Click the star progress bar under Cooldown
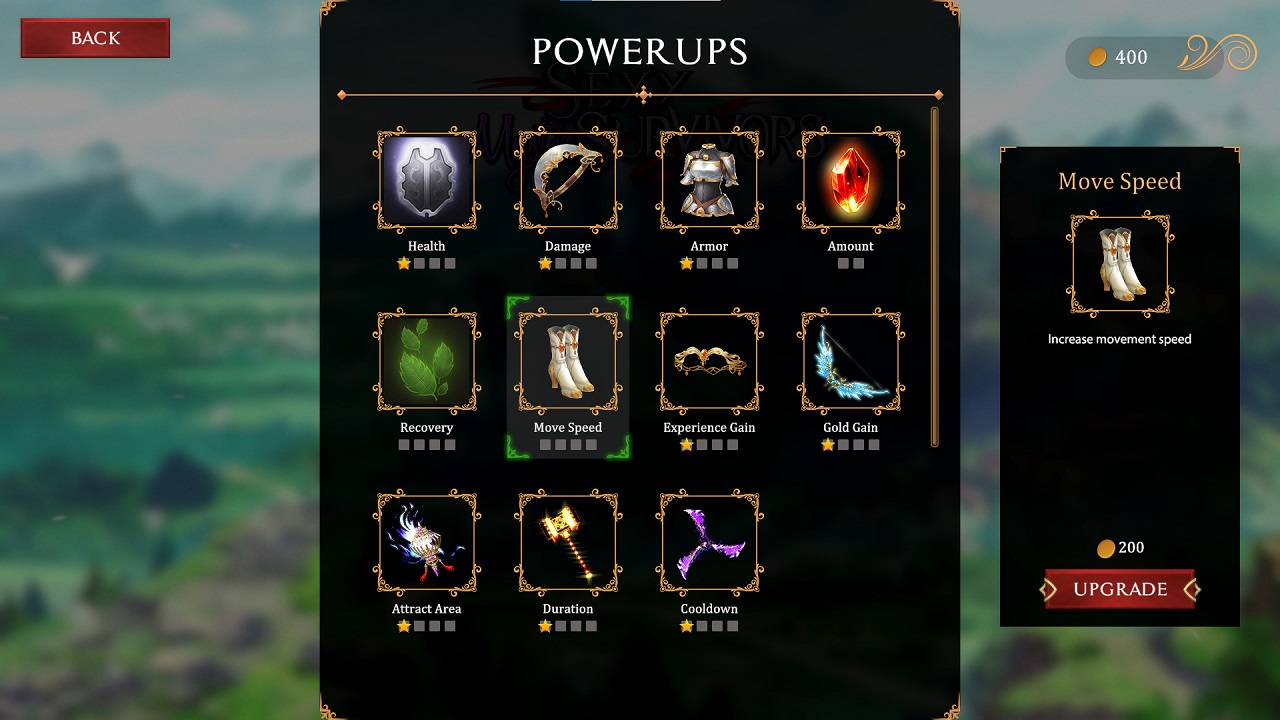1280x720 pixels. coord(709,625)
